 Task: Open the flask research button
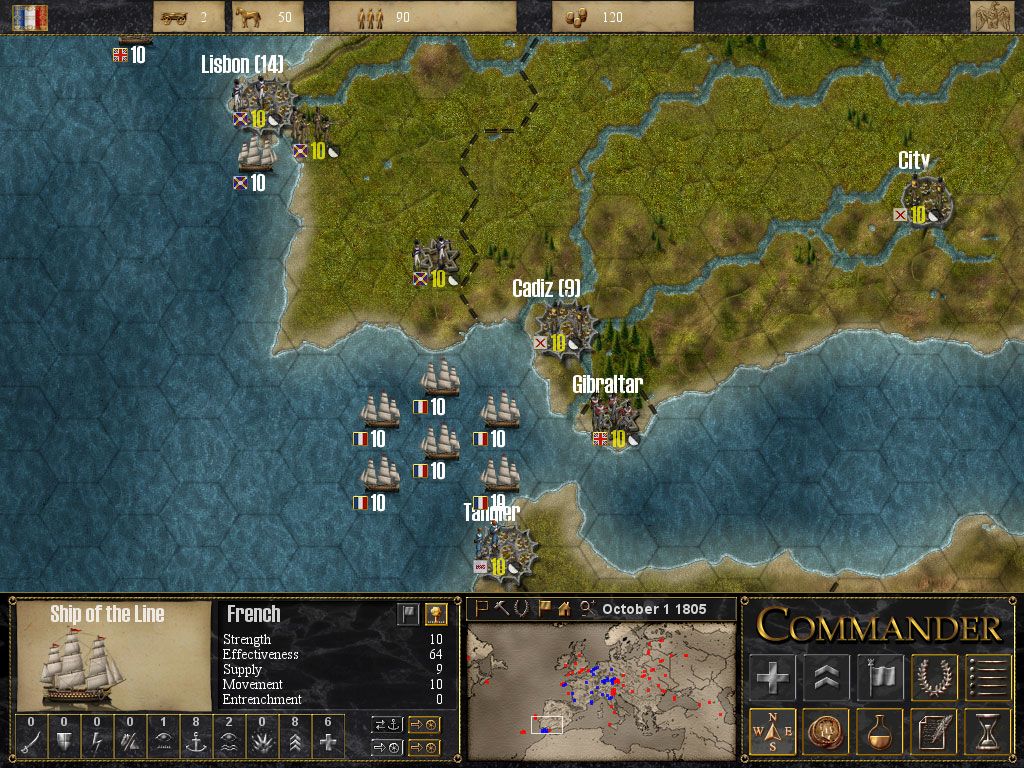(x=880, y=731)
